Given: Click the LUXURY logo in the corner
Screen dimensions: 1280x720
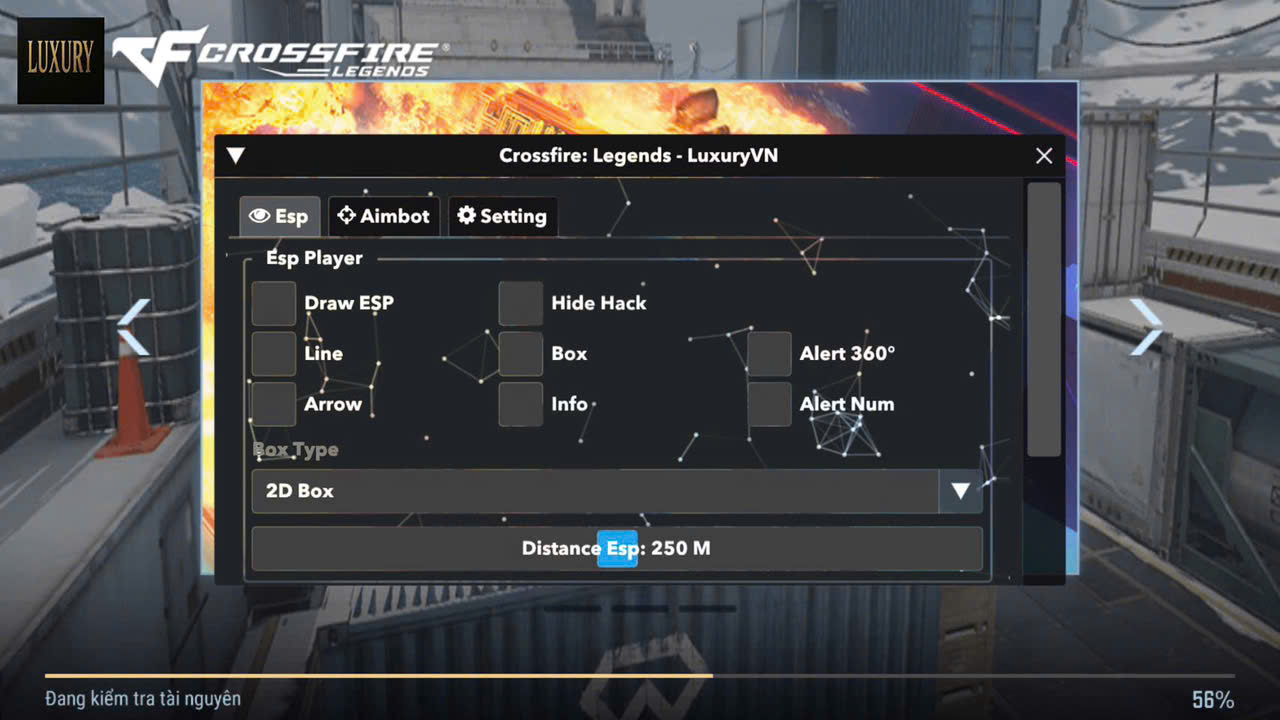Looking at the screenshot, I should point(60,61).
